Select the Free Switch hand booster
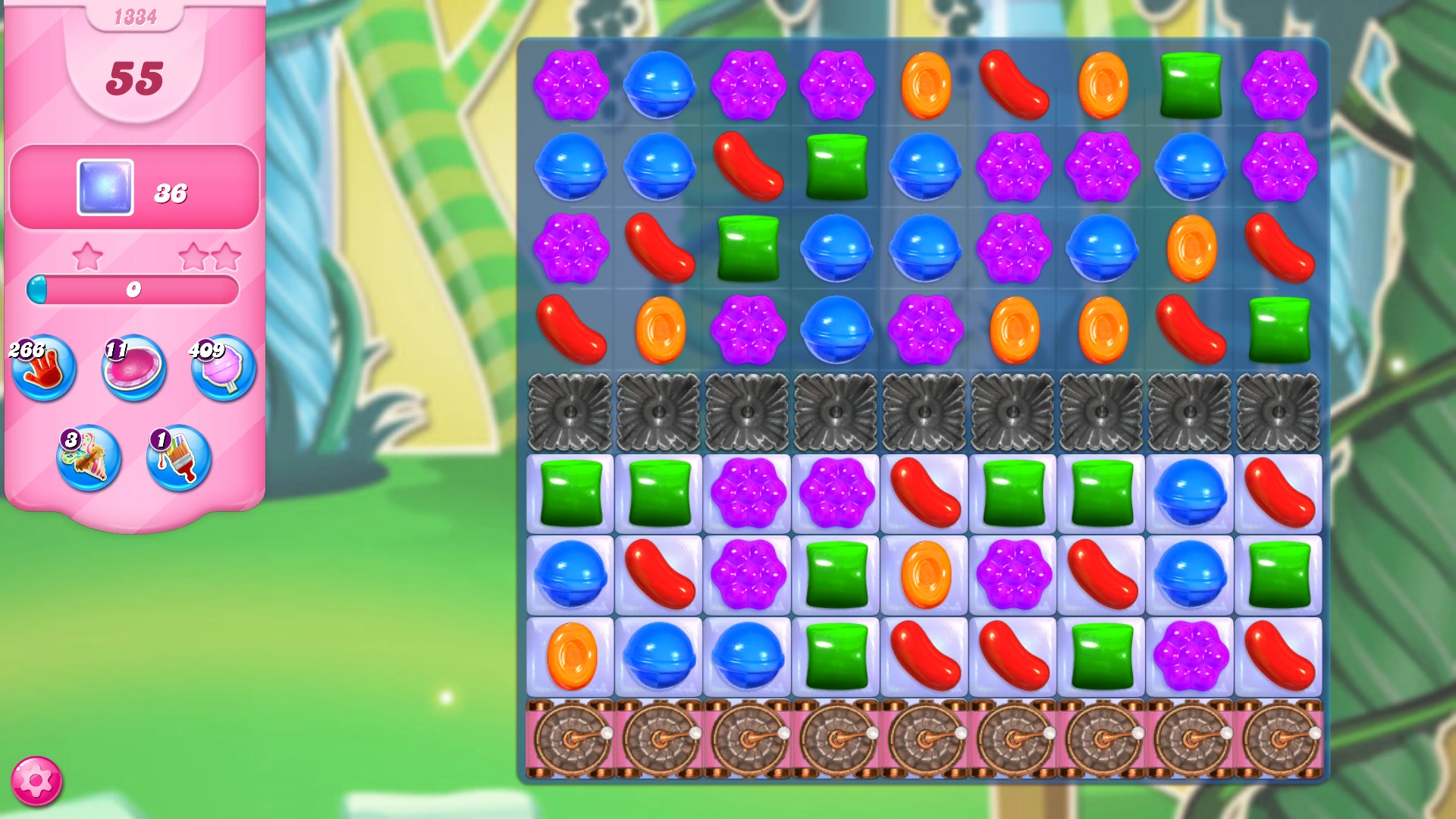Image resolution: width=1456 pixels, height=819 pixels. point(43,371)
